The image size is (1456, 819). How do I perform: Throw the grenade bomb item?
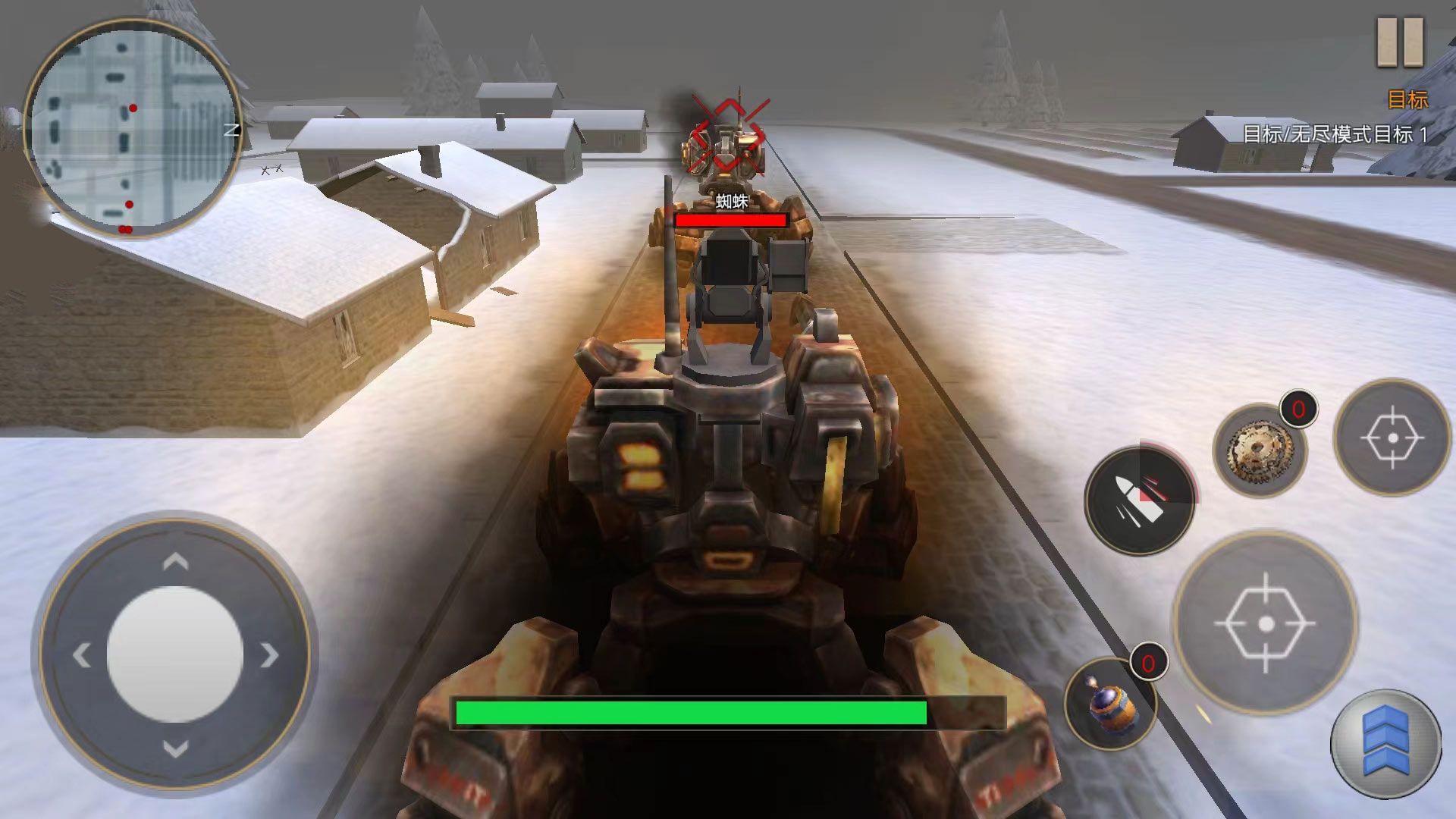pos(1110,702)
